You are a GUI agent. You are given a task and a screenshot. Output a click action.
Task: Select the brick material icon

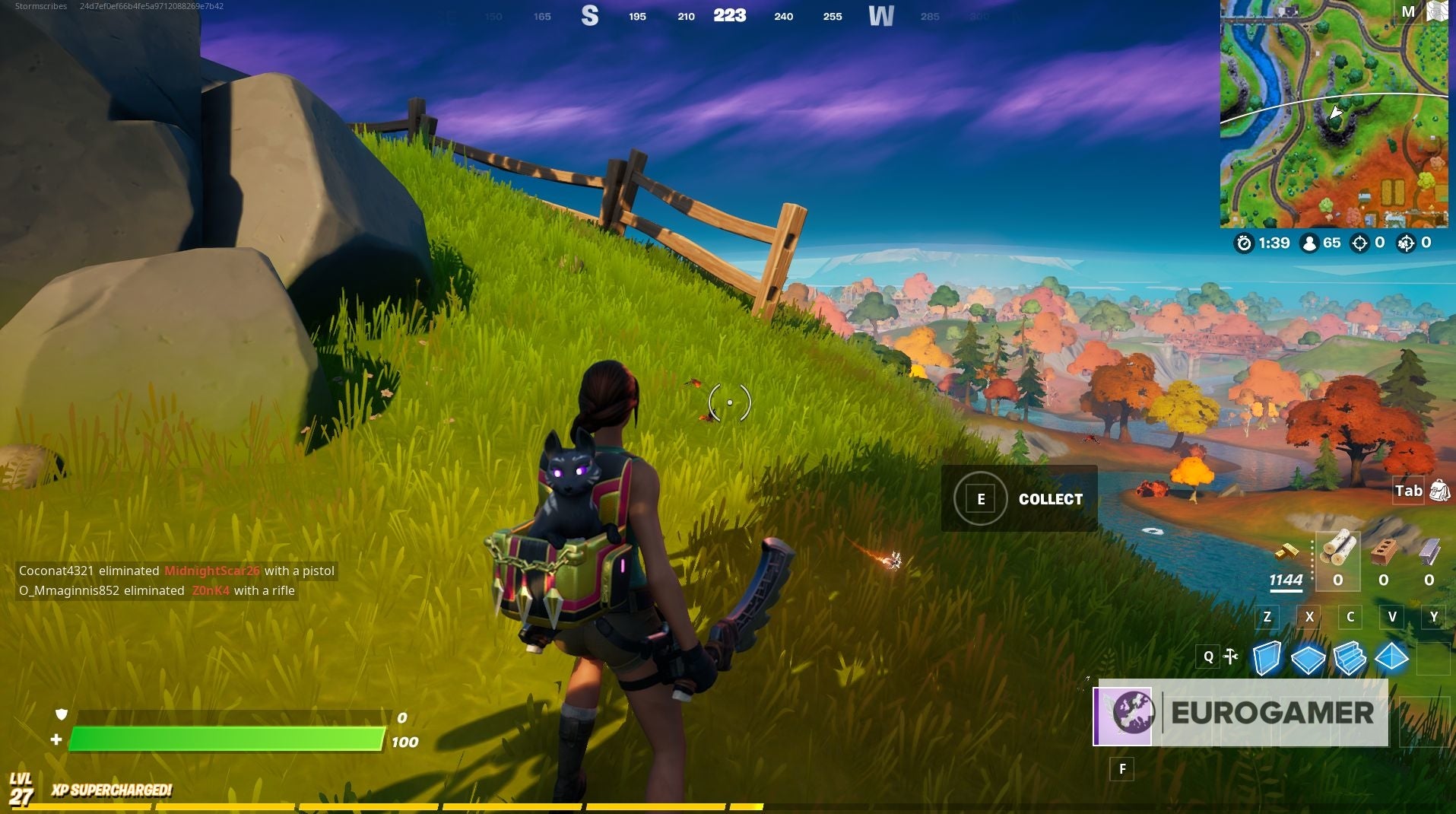[1384, 552]
